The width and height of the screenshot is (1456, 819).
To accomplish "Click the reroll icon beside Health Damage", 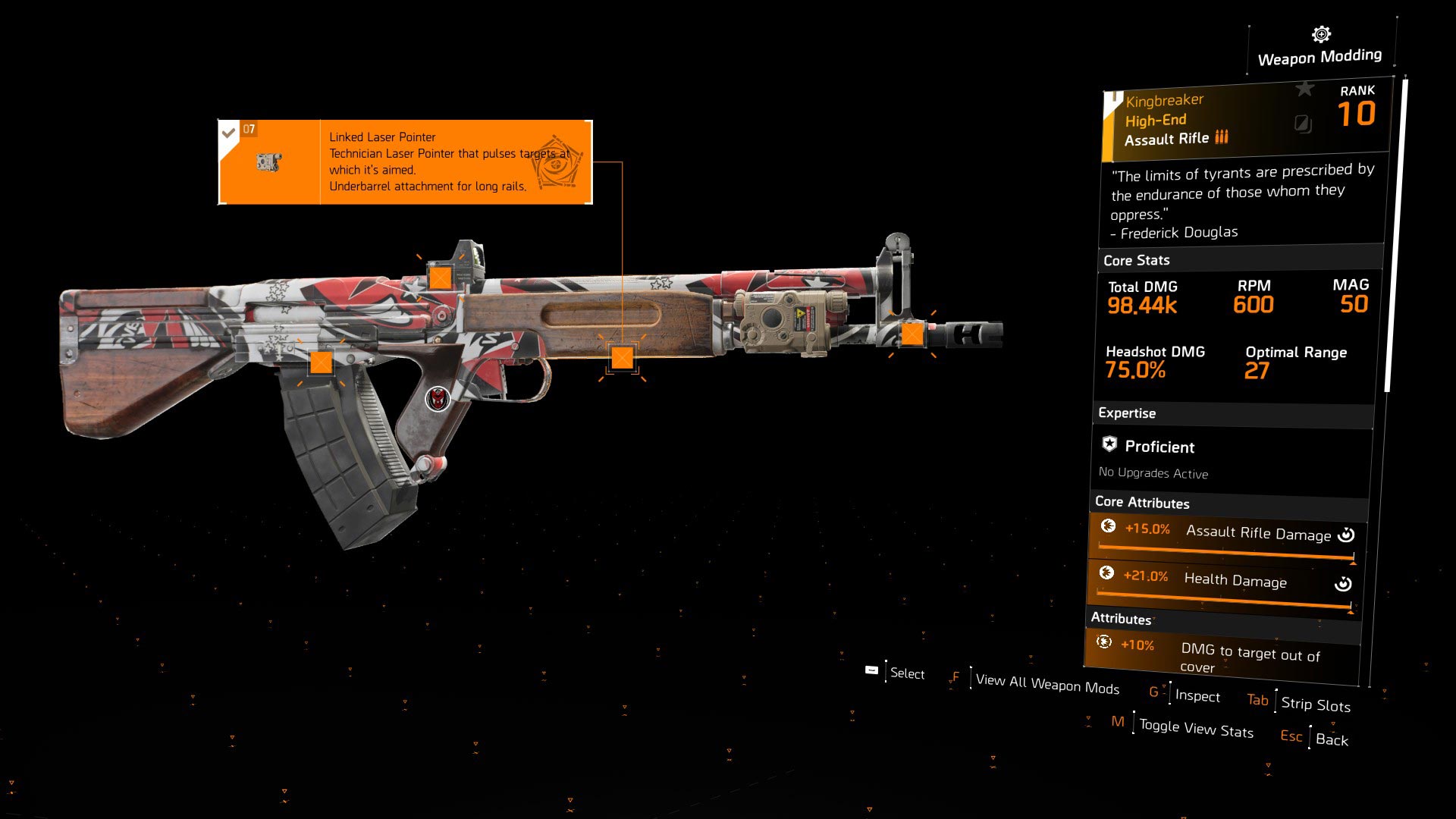I will [1344, 583].
